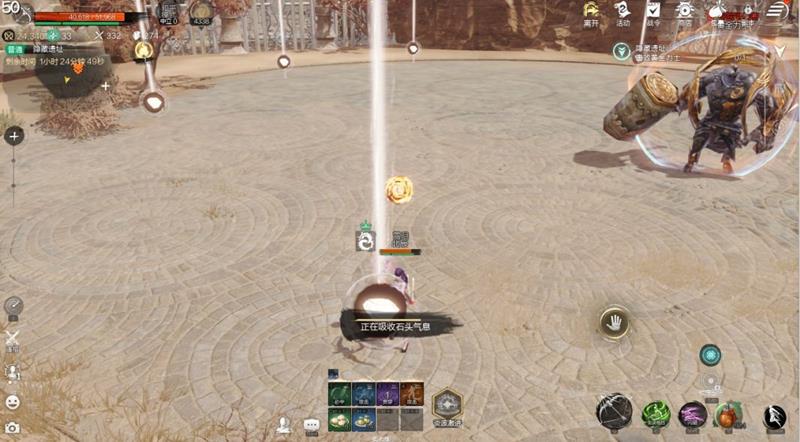Toggle the microphone voice button
The image size is (800, 442).
click(x=13, y=372)
